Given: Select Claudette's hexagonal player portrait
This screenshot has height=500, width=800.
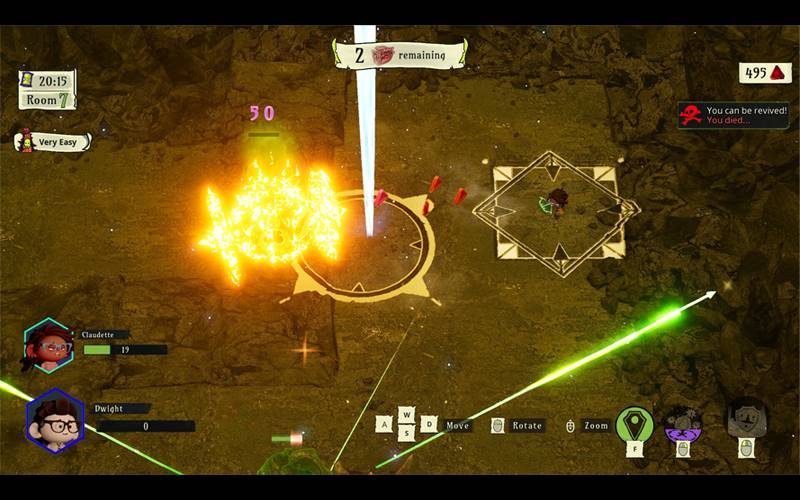Looking at the screenshot, I should coord(48,346).
